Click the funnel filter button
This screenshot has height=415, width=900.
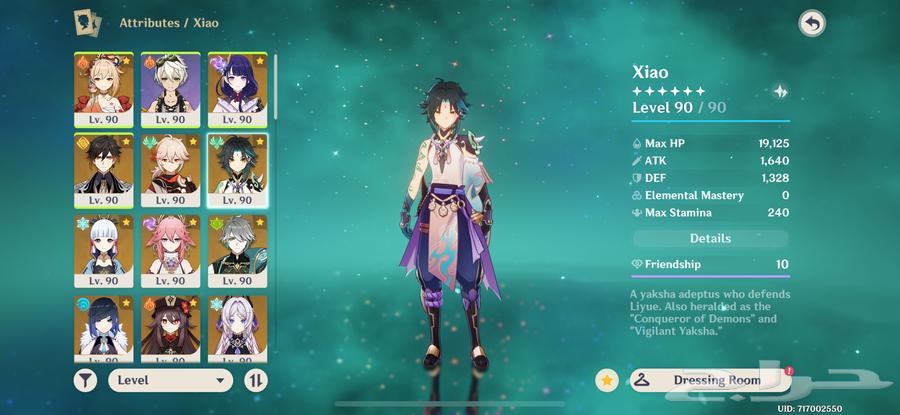click(x=87, y=380)
